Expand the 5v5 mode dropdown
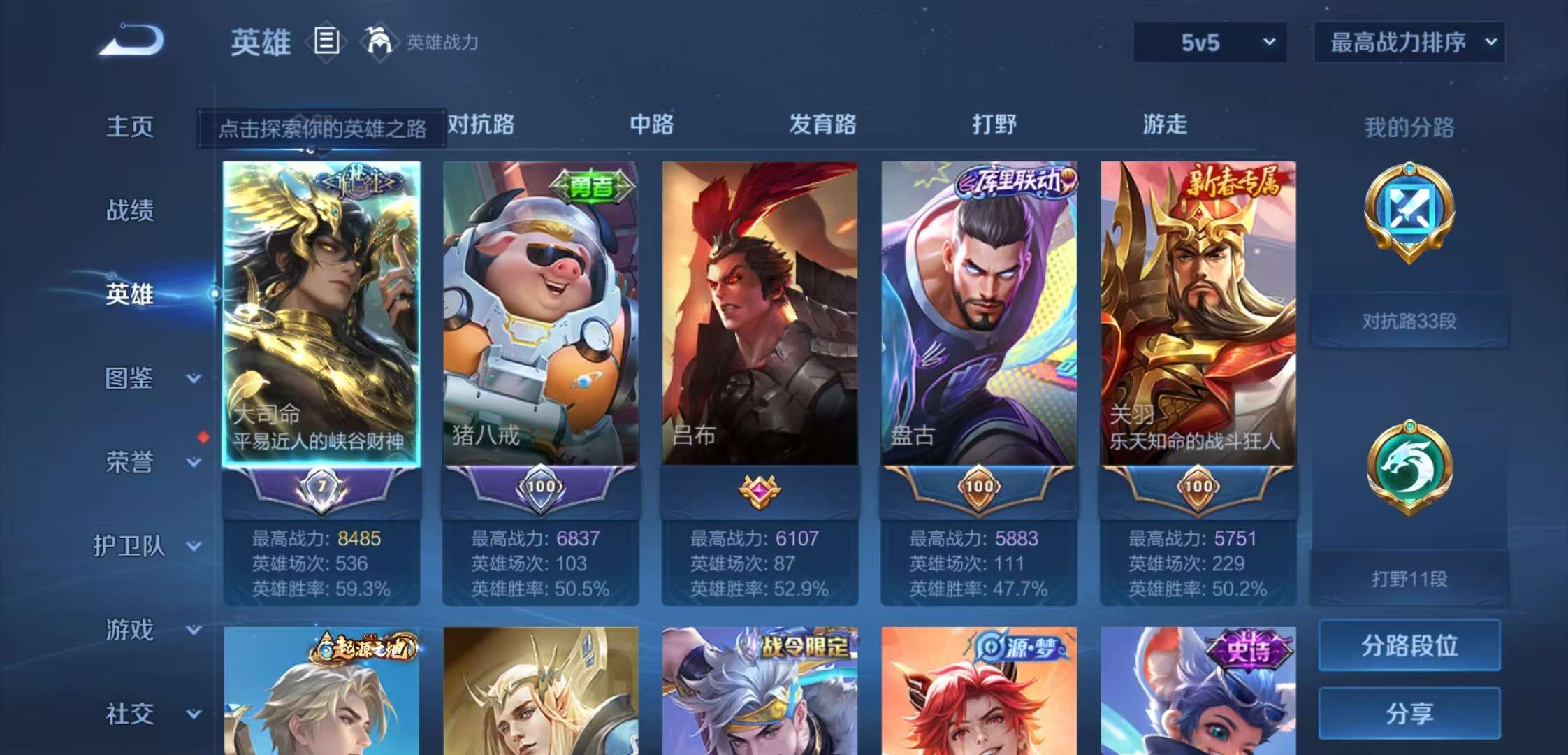This screenshot has width=1568, height=755. [1208, 42]
